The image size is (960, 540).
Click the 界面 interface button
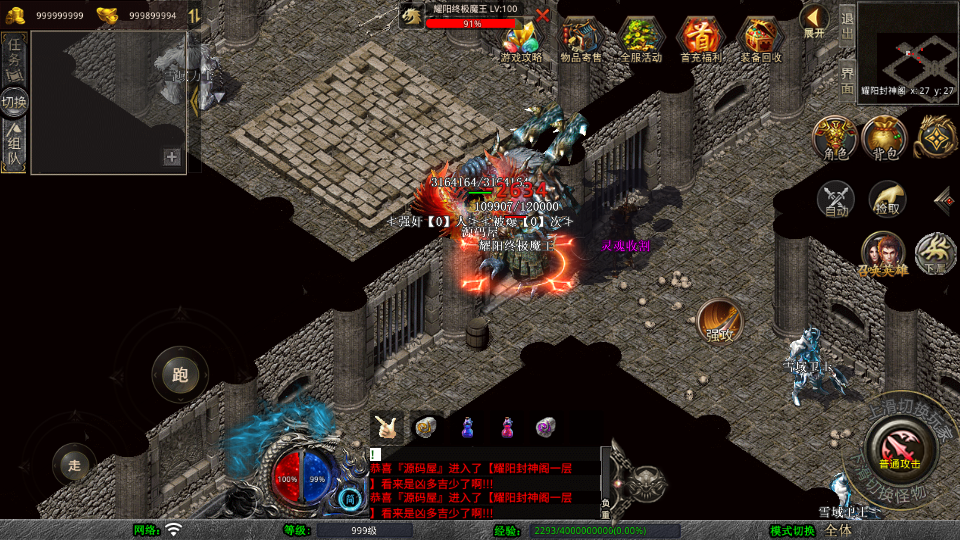tap(847, 80)
